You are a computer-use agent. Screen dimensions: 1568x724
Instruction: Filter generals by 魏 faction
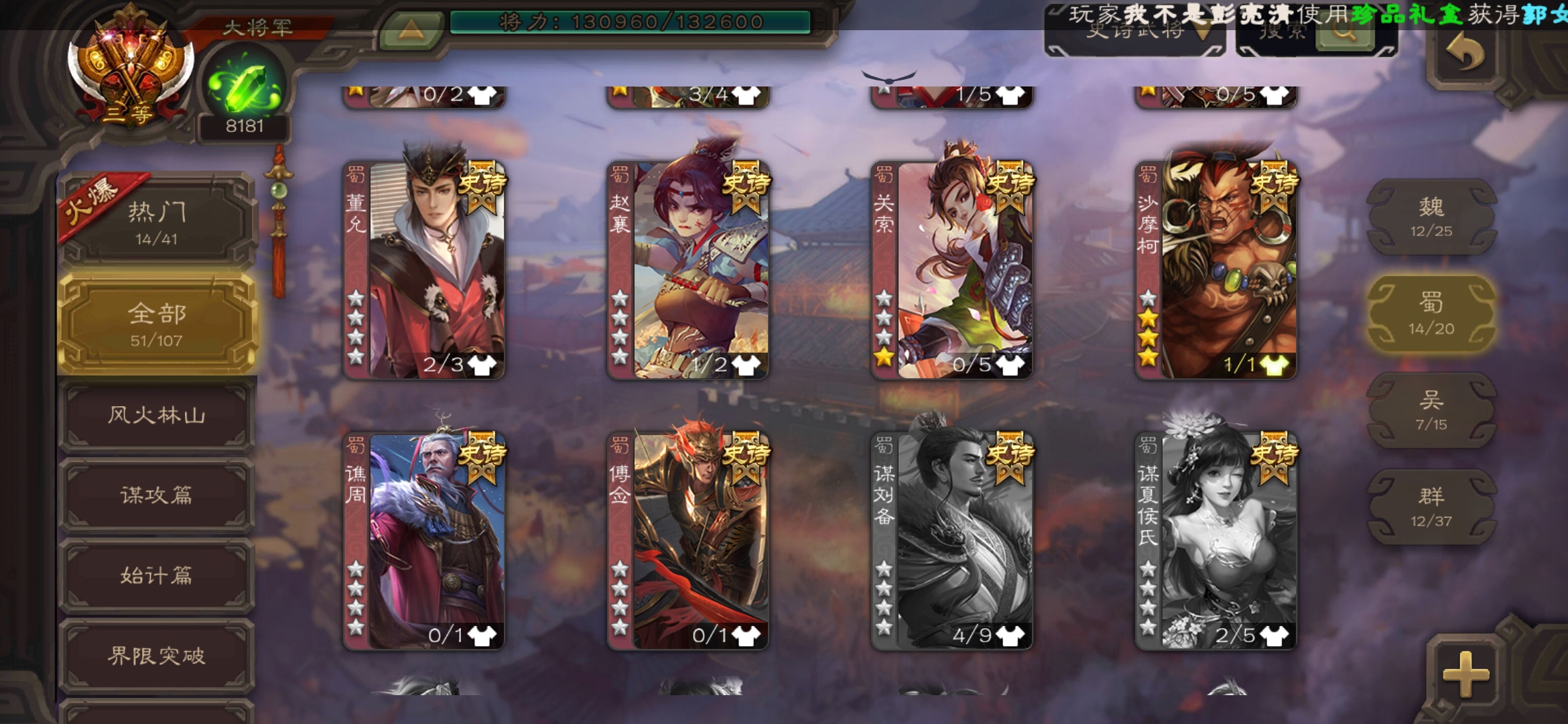1431,217
